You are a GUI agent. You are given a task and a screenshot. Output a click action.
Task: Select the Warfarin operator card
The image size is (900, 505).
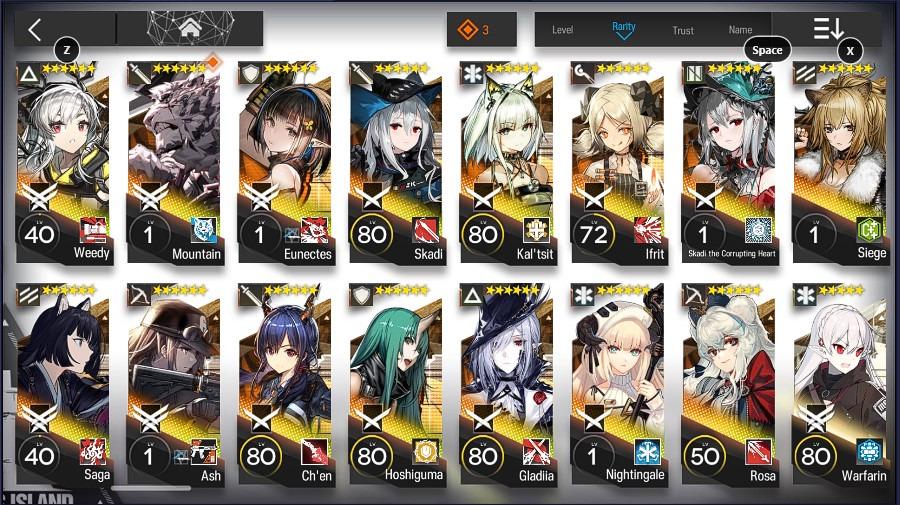[840, 382]
